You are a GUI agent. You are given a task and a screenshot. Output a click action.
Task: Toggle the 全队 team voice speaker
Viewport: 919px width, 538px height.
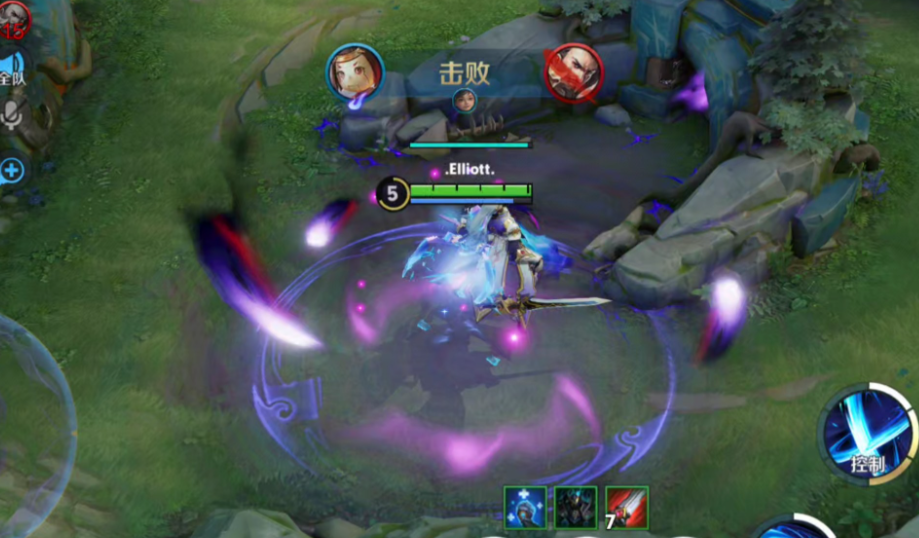coord(12,70)
